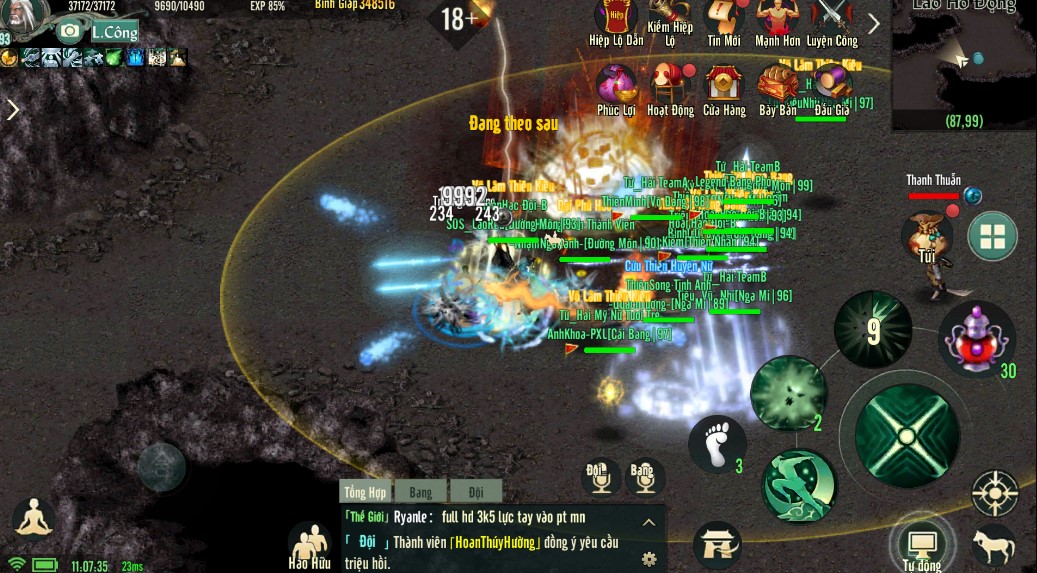The height and width of the screenshot is (573, 1037).
Task: Use the red health potion
Action: [976, 340]
